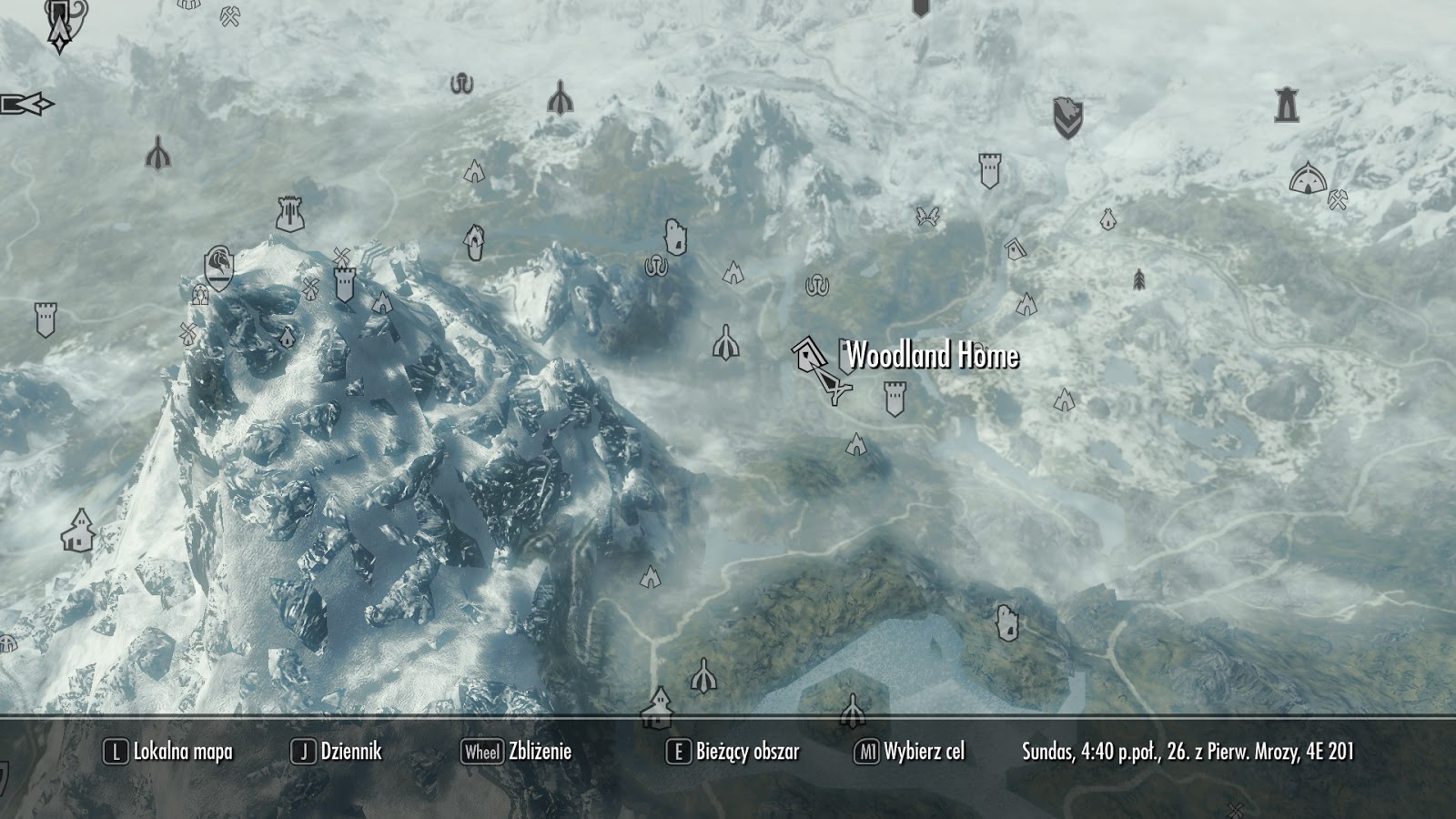The image size is (1456, 819).
Task: Click the watchtower marker below Woodland Home
Action: click(x=895, y=398)
